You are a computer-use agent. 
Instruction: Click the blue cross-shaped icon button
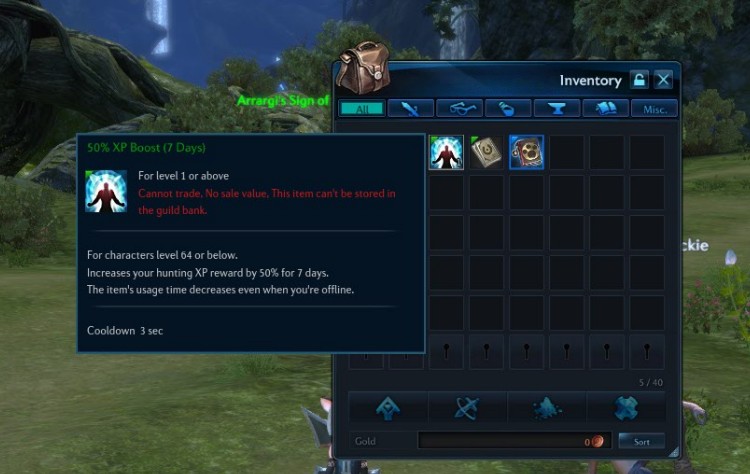tap(625, 407)
